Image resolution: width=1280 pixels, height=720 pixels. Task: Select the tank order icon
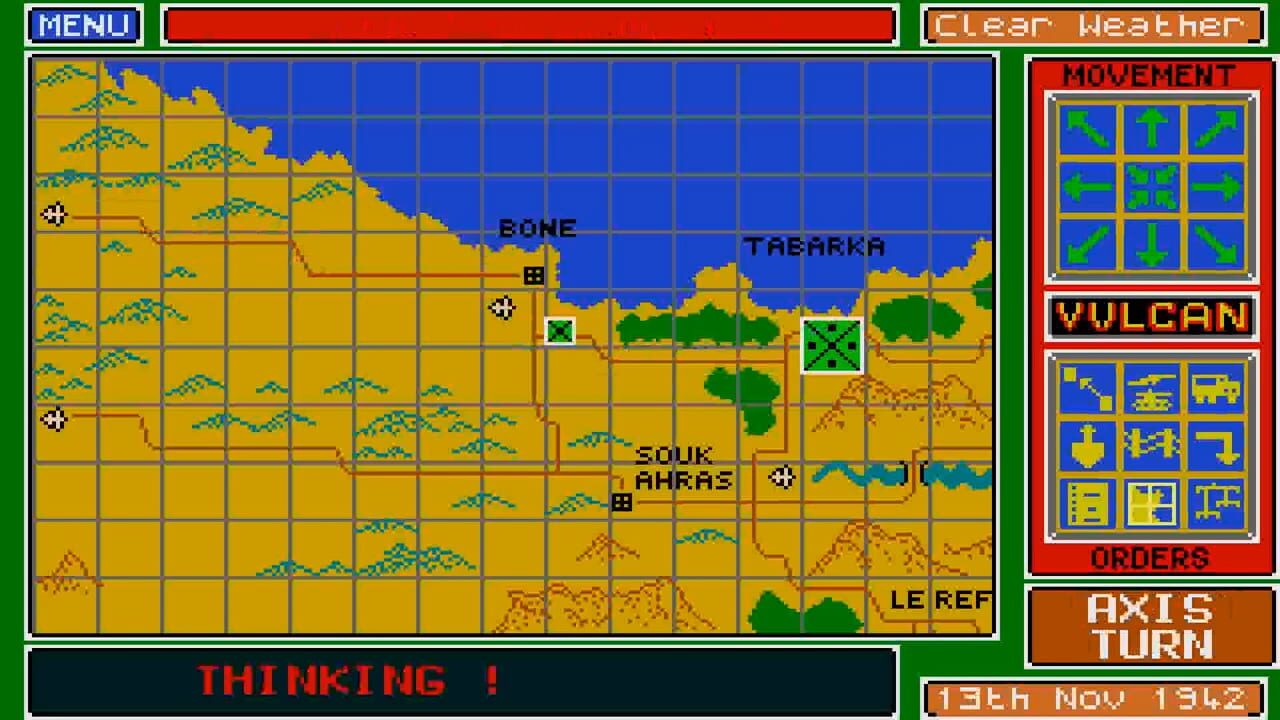[x=1152, y=390]
